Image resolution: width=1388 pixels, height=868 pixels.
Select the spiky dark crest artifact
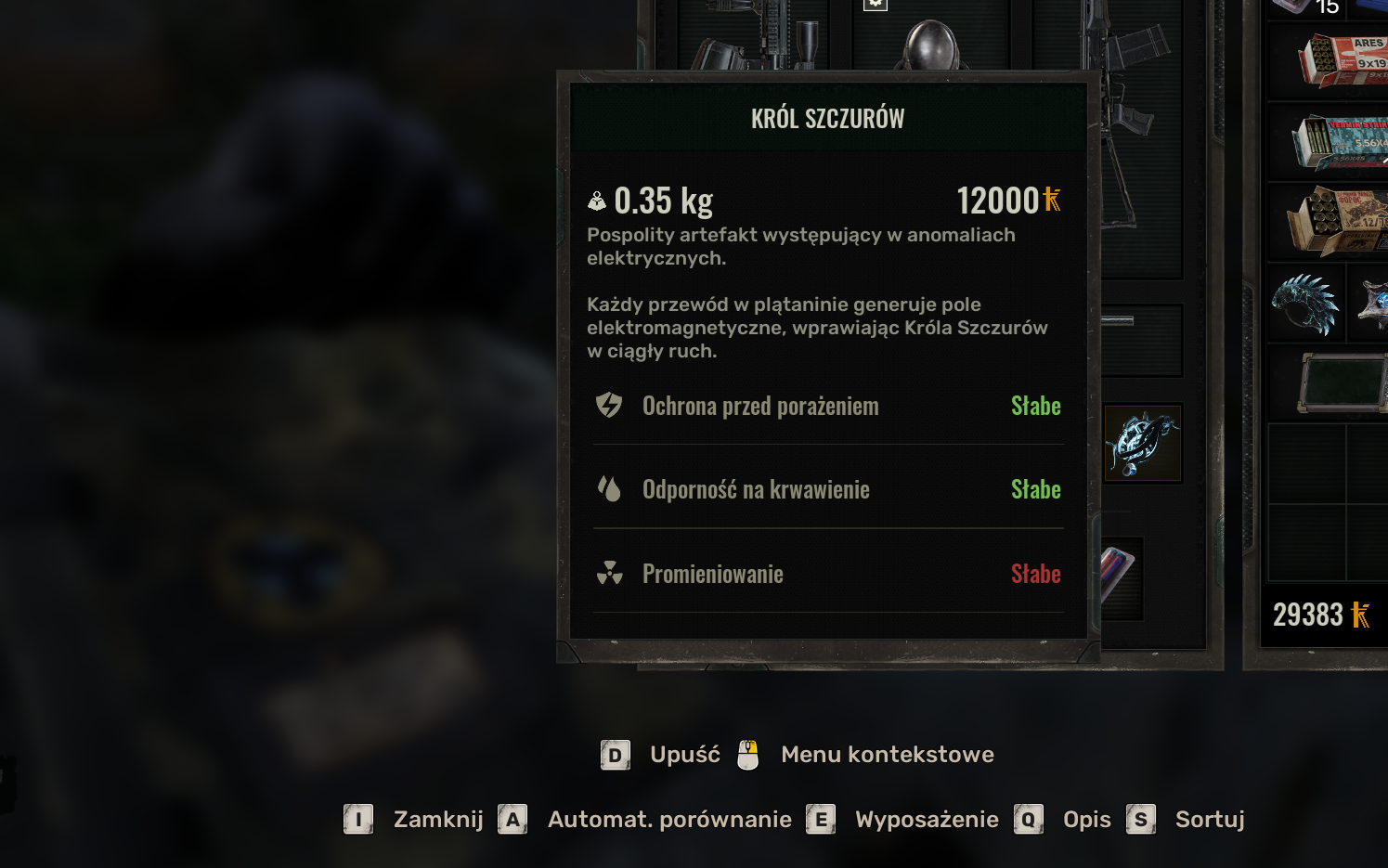pyautogui.click(x=1305, y=304)
